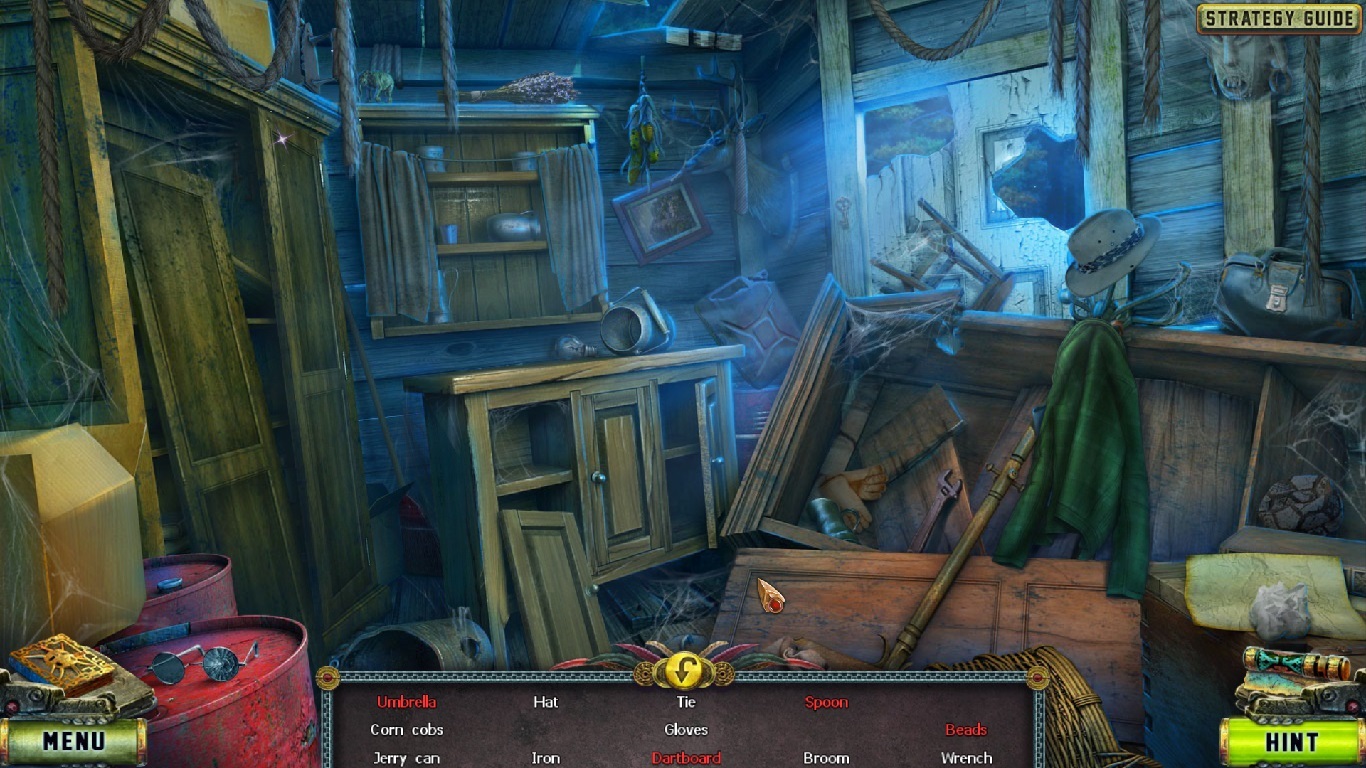The height and width of the screenshot is (768, 1366).
Task: Select "Corn cobs" from the word list
Action: (x=406, y=730)
